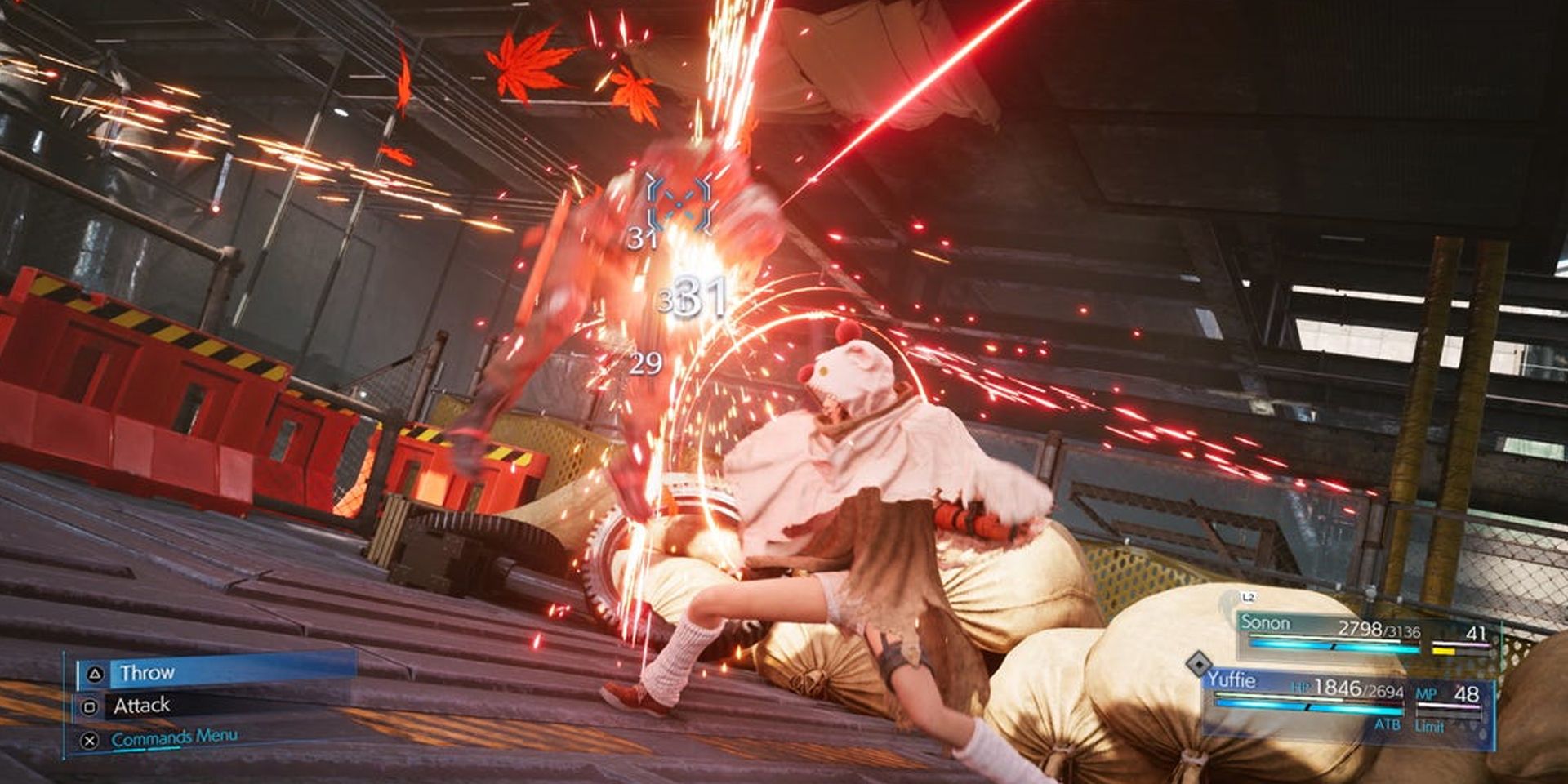Activate Yuffie's highlighted Throw command
Image resolution: width=1568 pixels, height=784 pixels.
[x=147, y=674]
